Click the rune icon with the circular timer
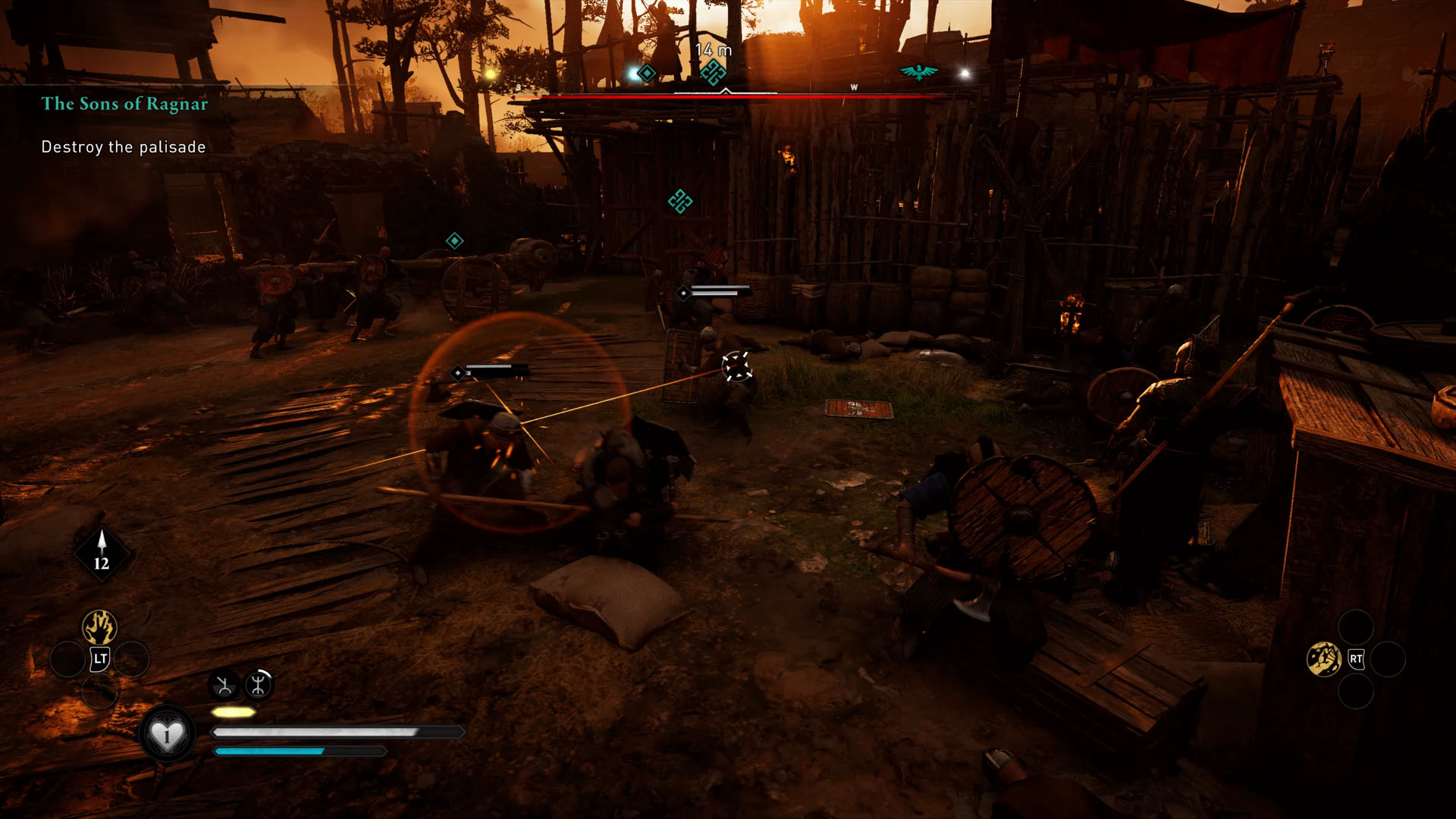Viewport: 1456px width, 819px height. click(x=259, y=685)
